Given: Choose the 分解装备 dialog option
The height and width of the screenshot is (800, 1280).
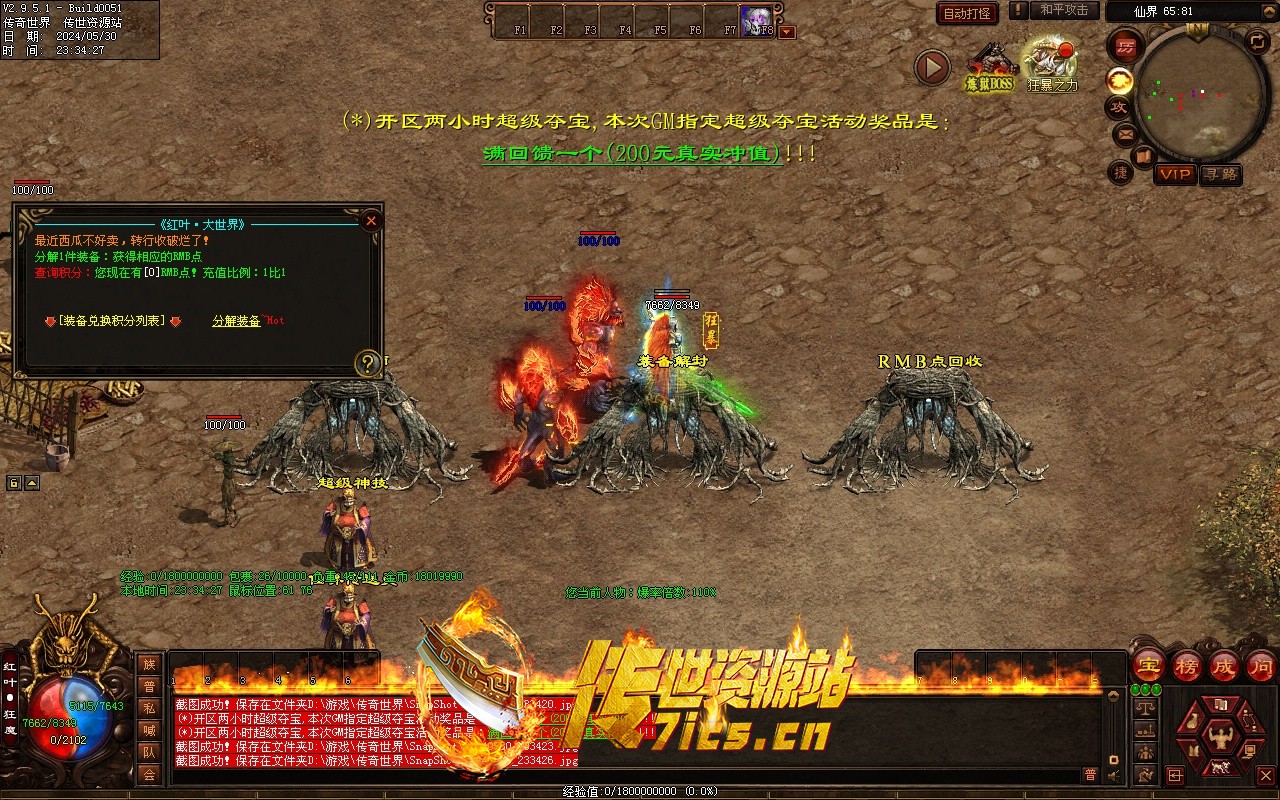Looking at the screenshot, I should (236, 321).
